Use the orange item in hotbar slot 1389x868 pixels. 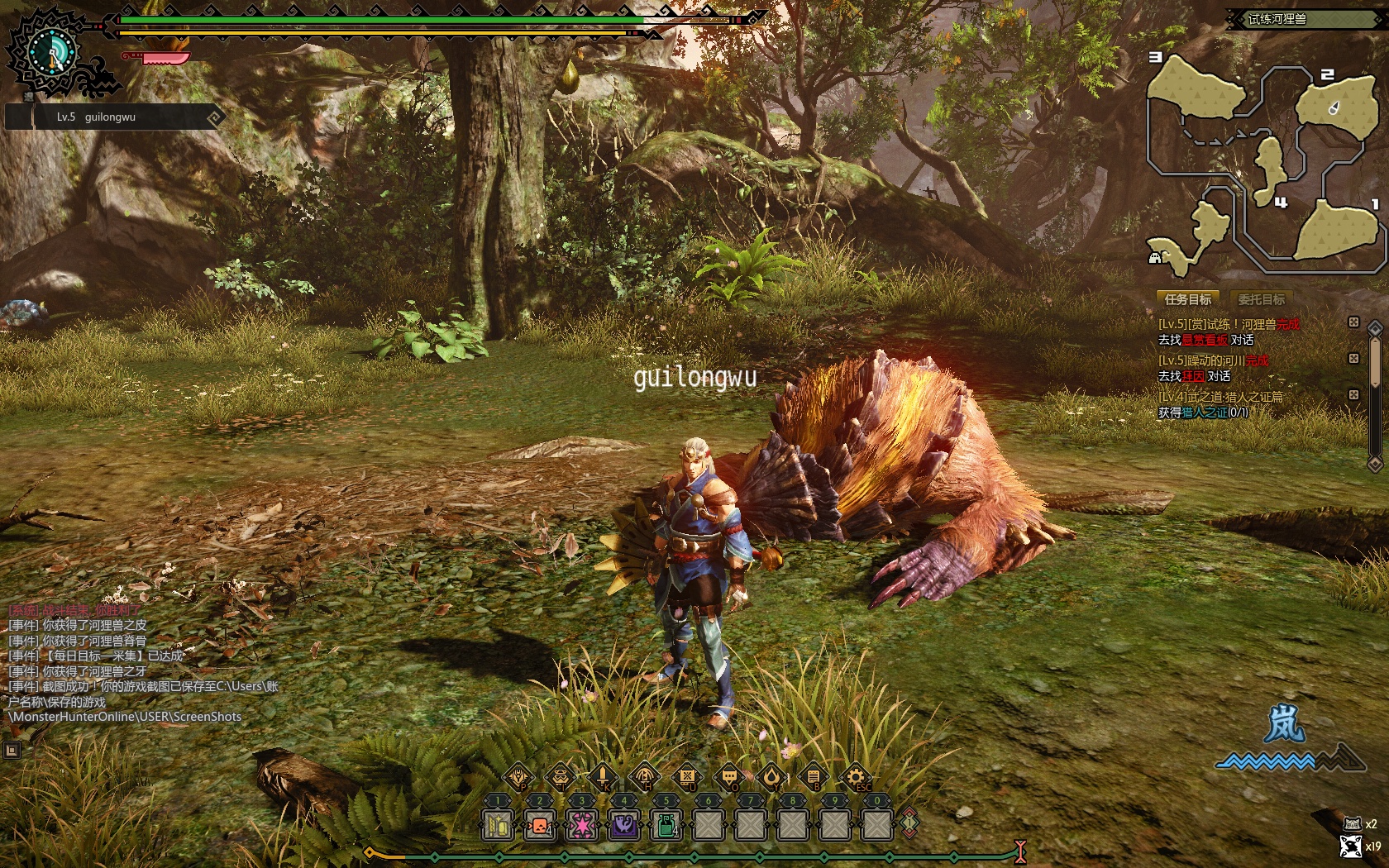pos(540,824)
